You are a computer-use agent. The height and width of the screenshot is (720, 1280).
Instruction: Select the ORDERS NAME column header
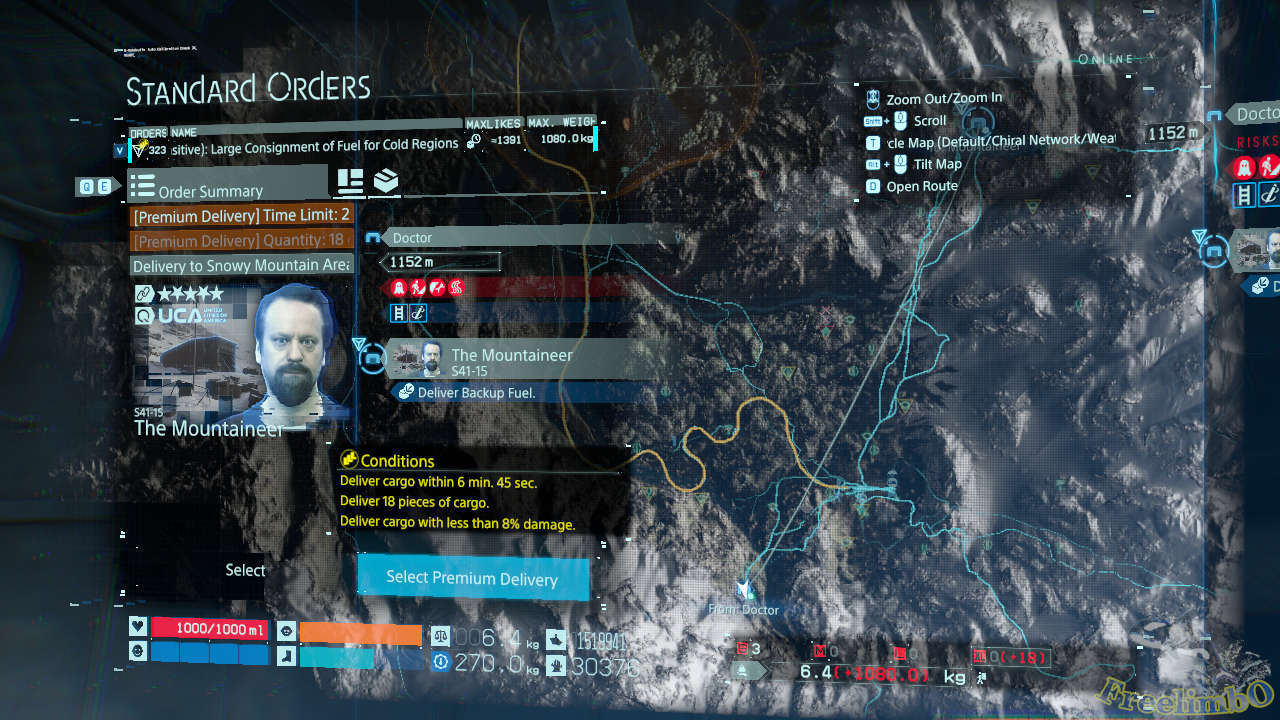[163, 132]
